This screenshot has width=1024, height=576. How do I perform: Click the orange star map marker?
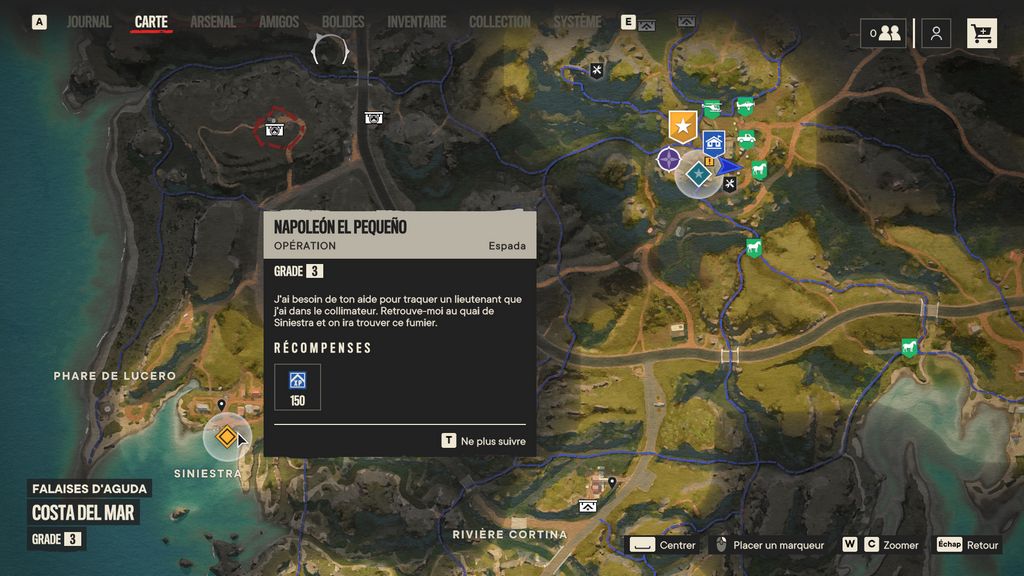coord(683,127)
